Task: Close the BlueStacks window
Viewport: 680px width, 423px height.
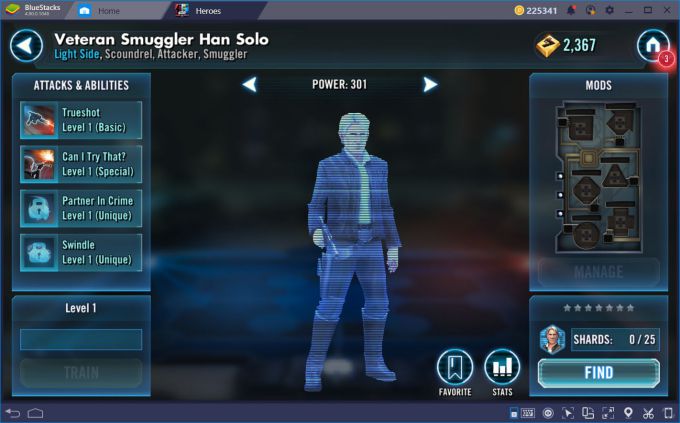Action: tap(667, 10)
